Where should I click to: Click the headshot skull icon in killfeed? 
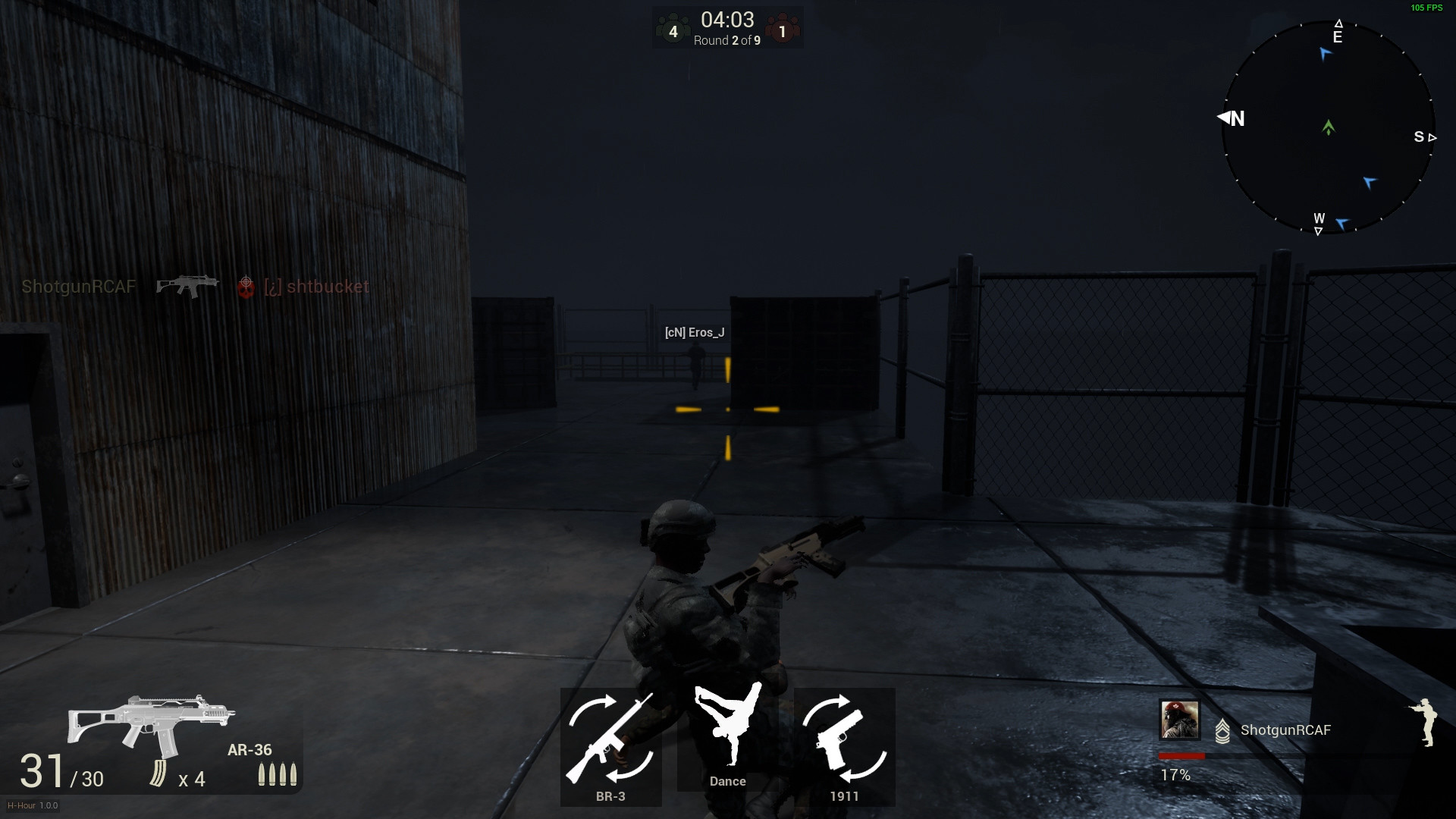tap(245, 288)
